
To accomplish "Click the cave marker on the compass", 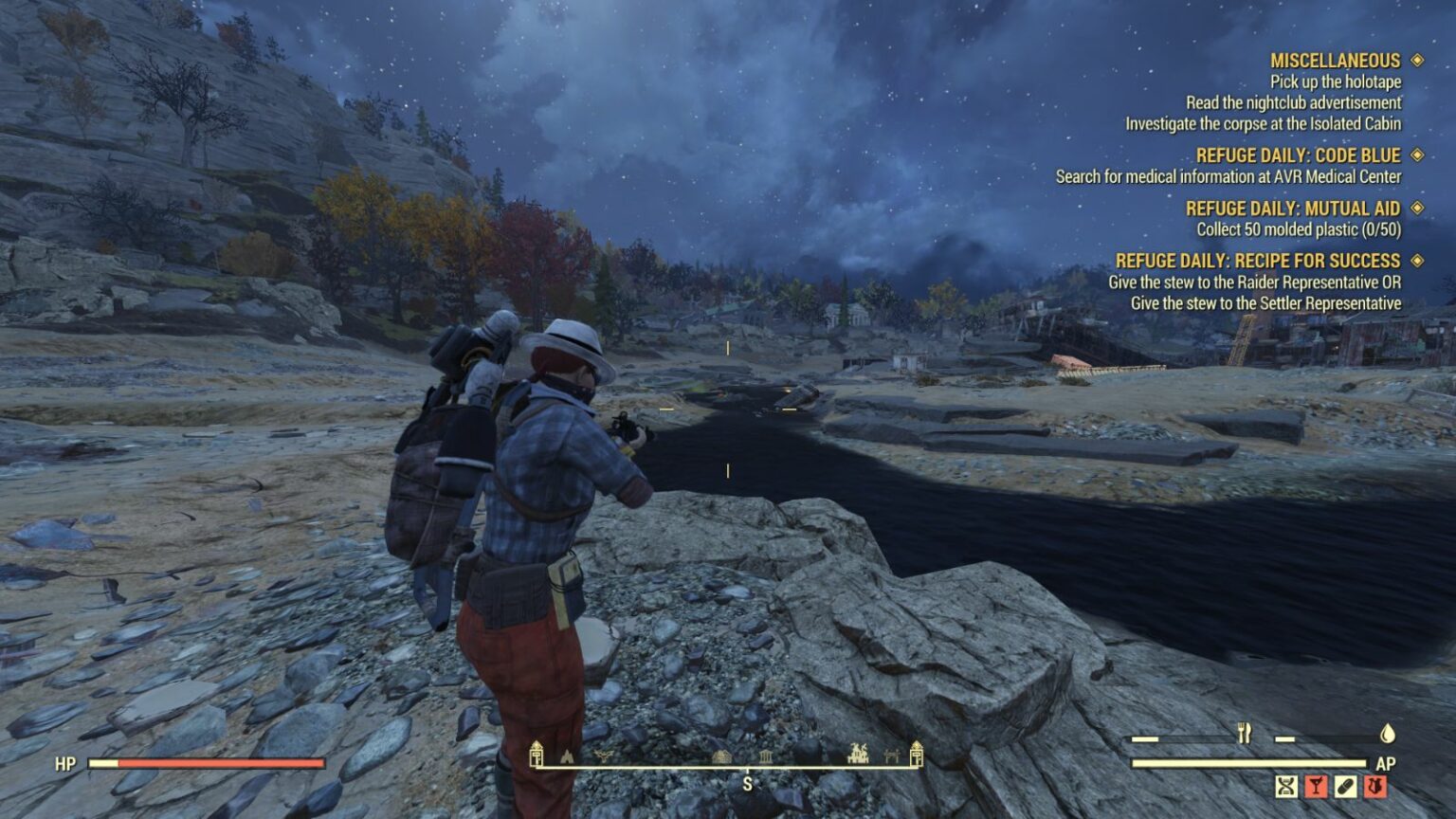I will (567, 756).
